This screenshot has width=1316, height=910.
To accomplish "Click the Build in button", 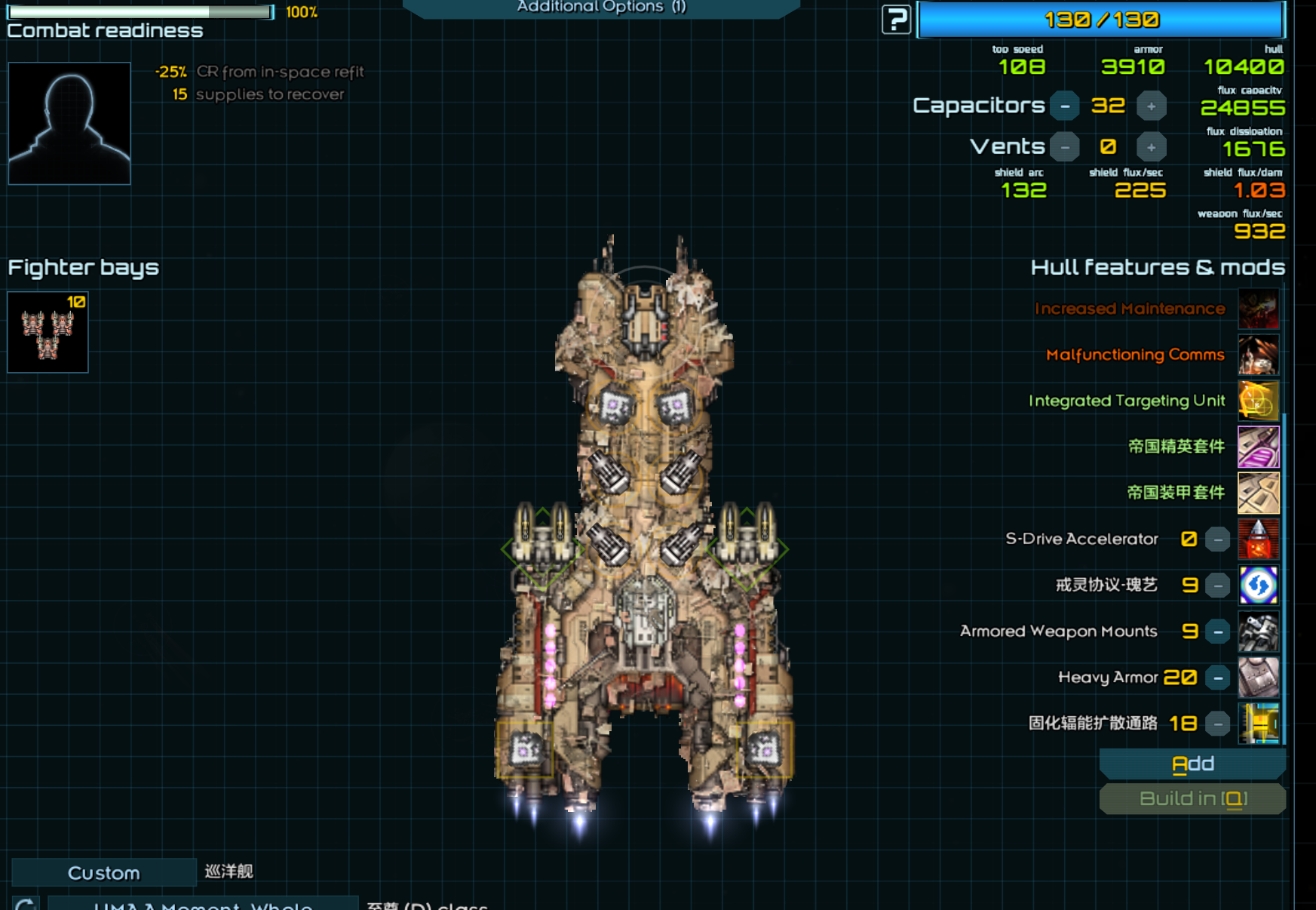I will tap(1192, 799).
